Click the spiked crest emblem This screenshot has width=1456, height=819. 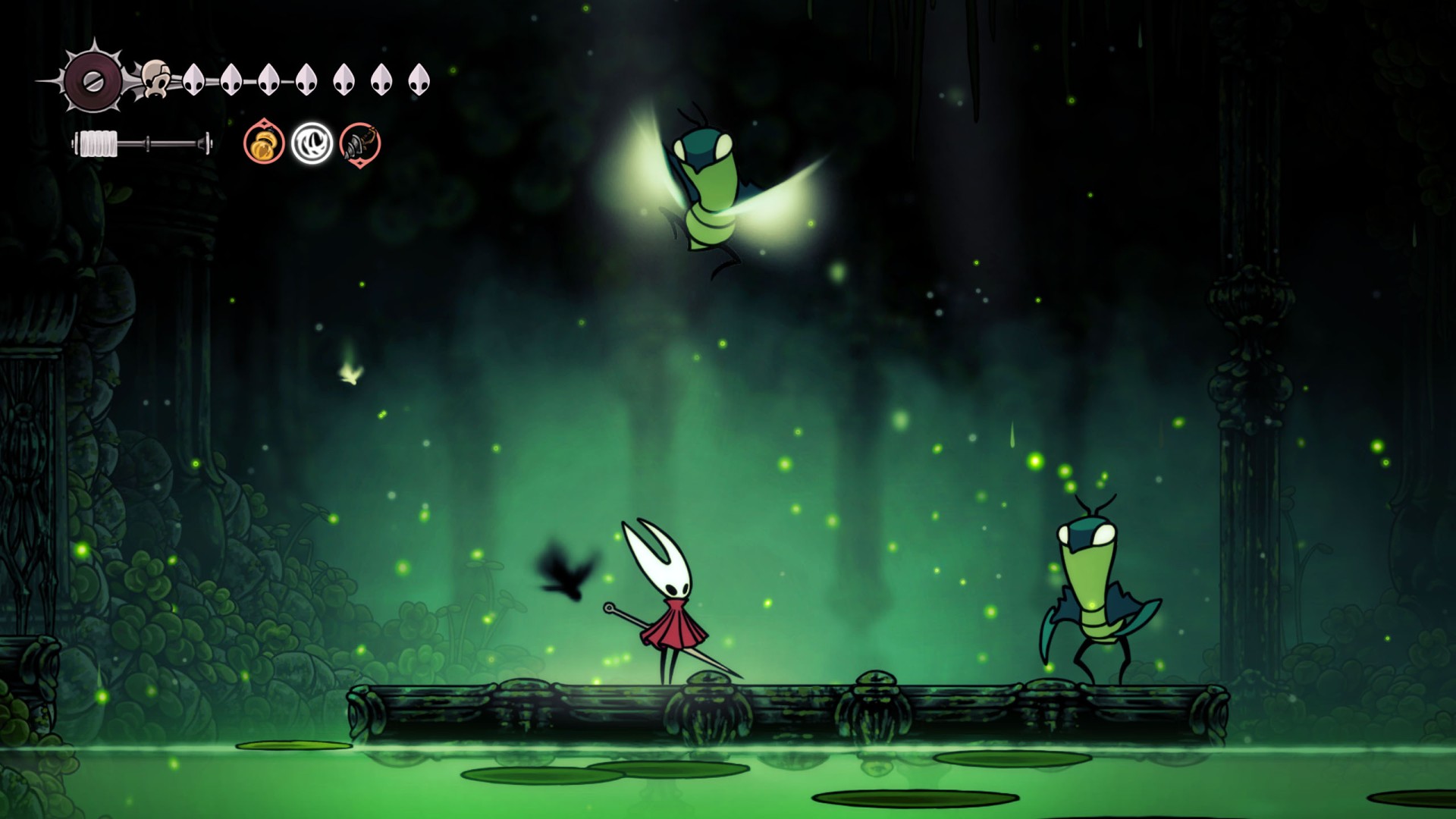point(93,79)
